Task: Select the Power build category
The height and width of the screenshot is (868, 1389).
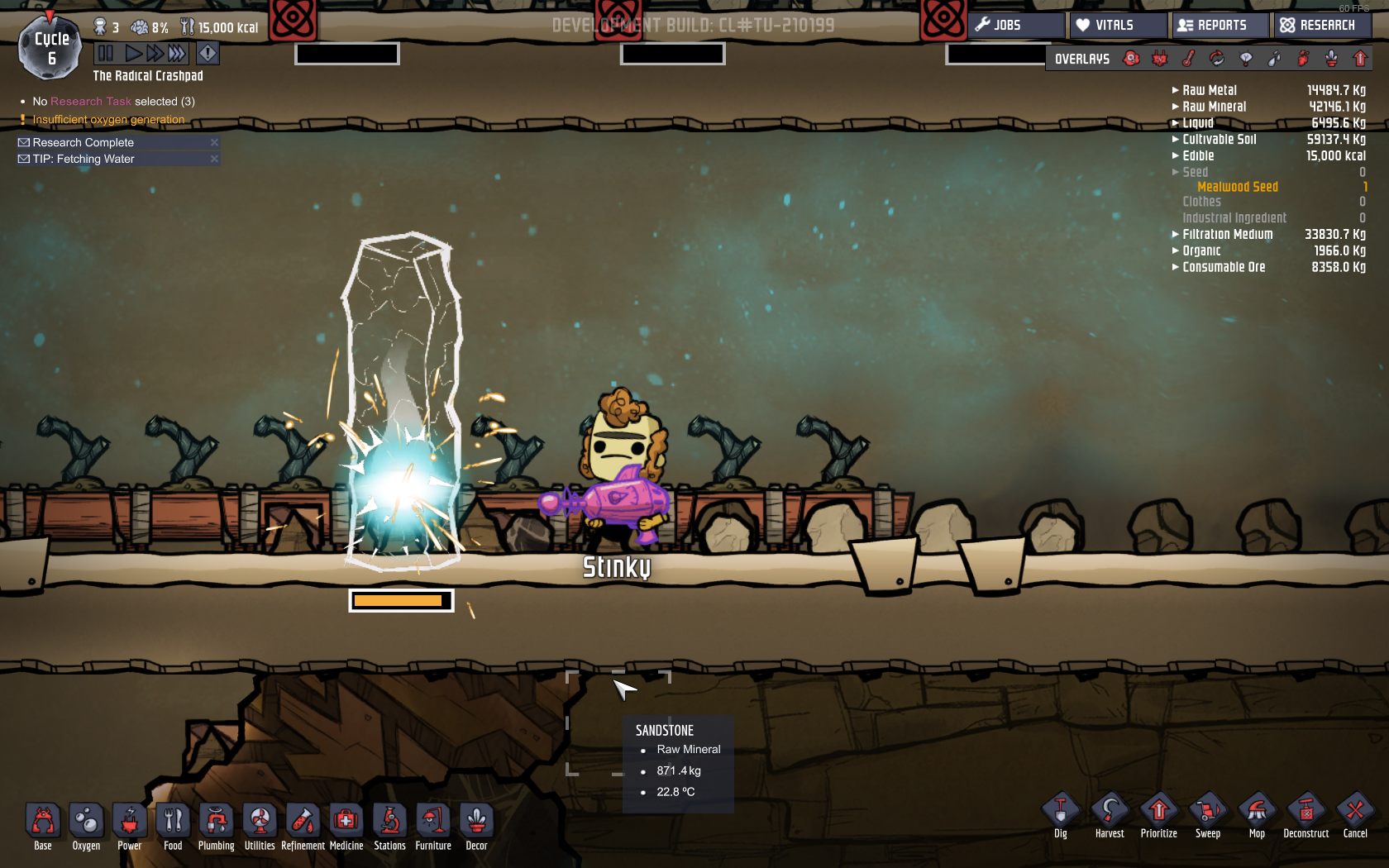Action: (129, 826)
